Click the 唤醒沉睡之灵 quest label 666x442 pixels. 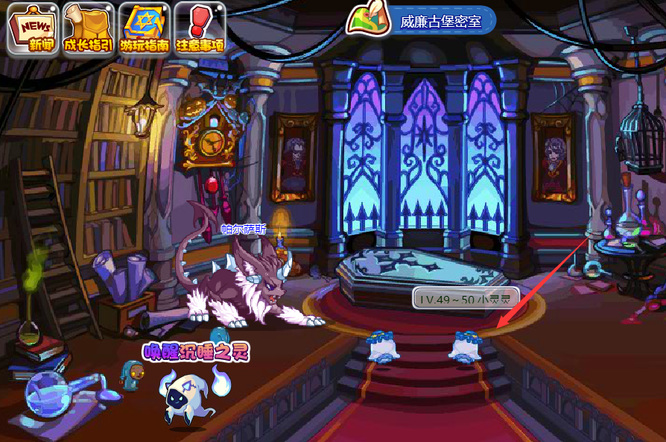[187, 353]
